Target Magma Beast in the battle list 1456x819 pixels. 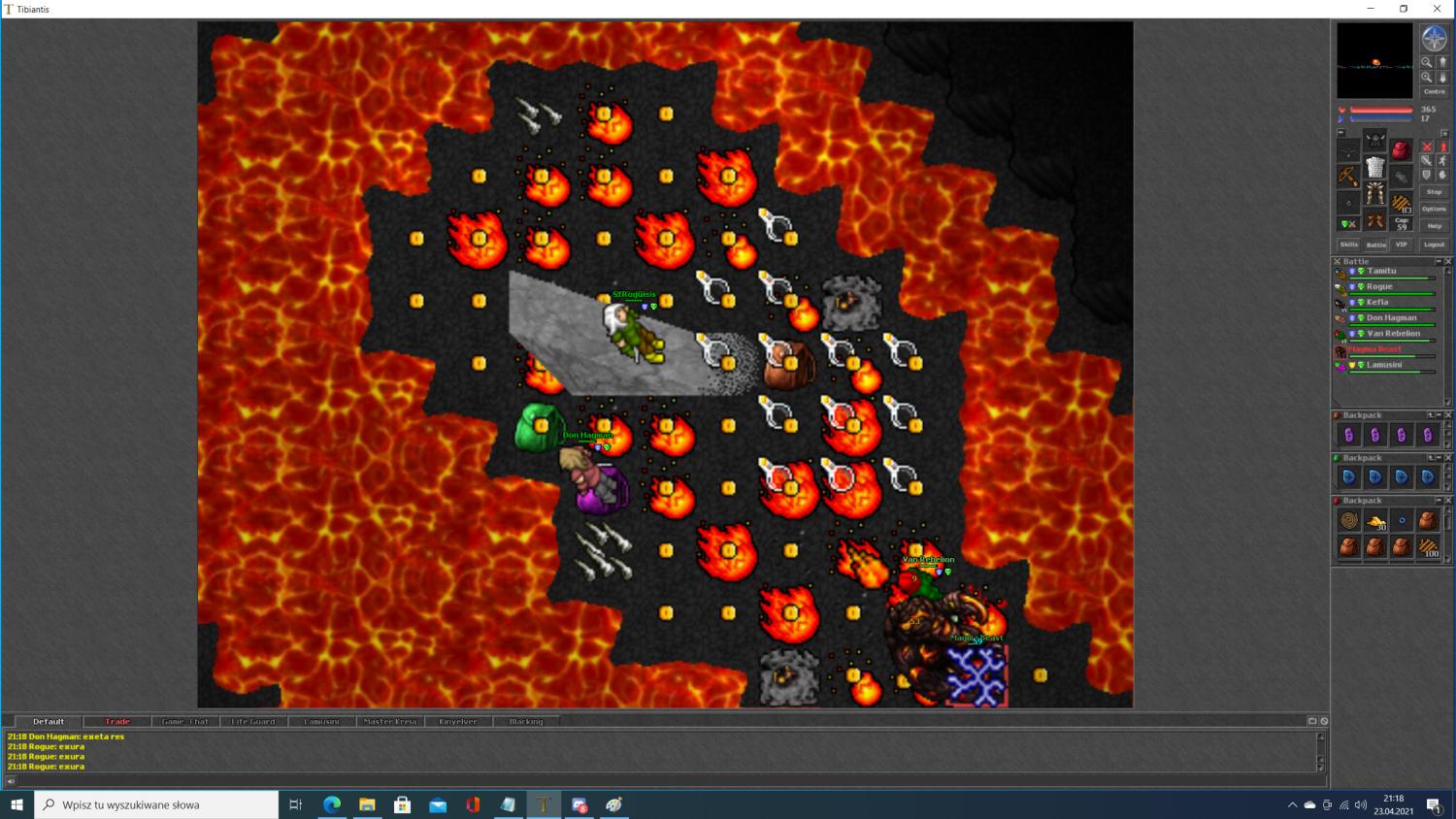coord(1374,349)
